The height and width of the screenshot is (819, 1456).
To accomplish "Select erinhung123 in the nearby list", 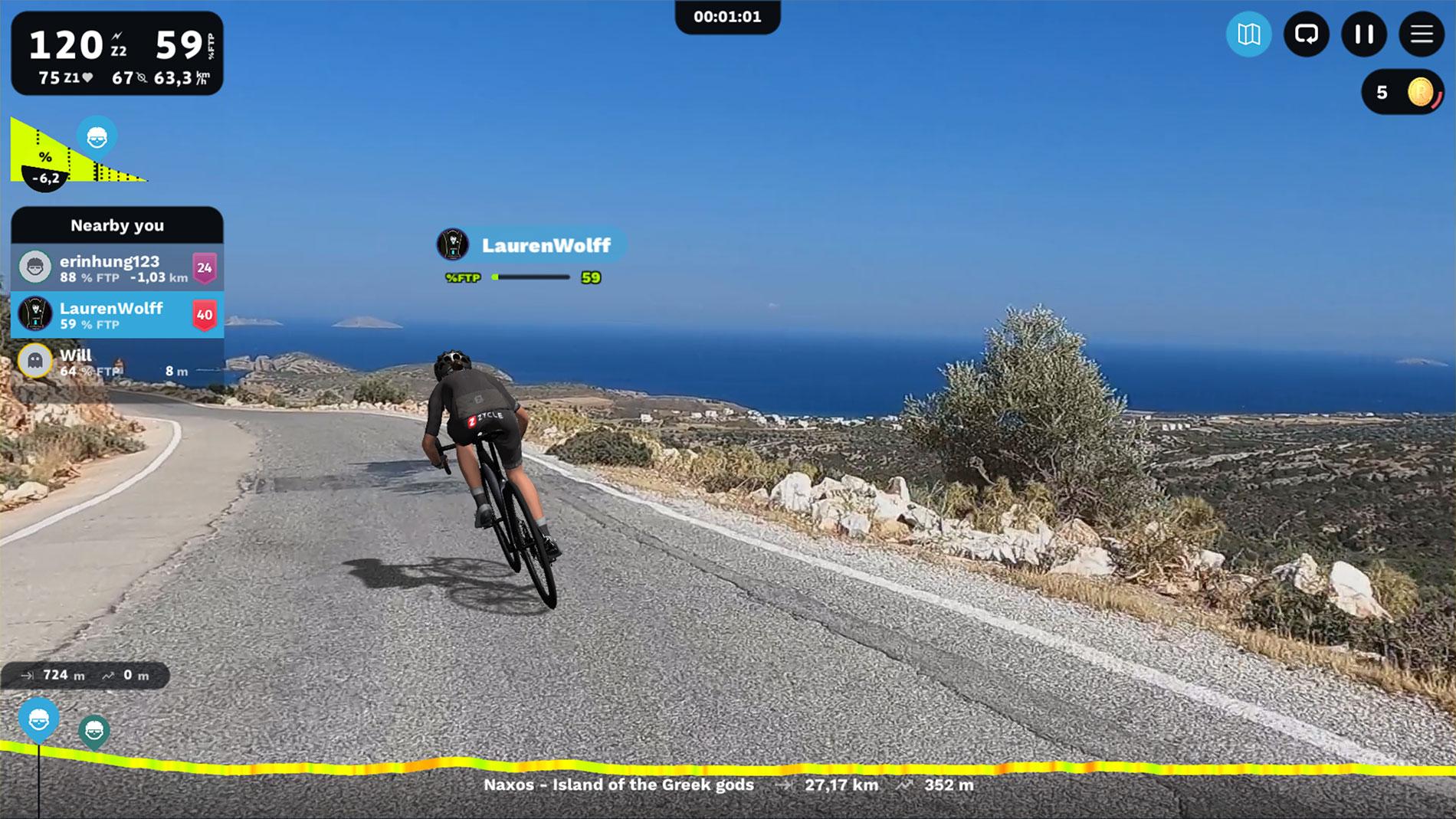I will (x=117, y=268).
